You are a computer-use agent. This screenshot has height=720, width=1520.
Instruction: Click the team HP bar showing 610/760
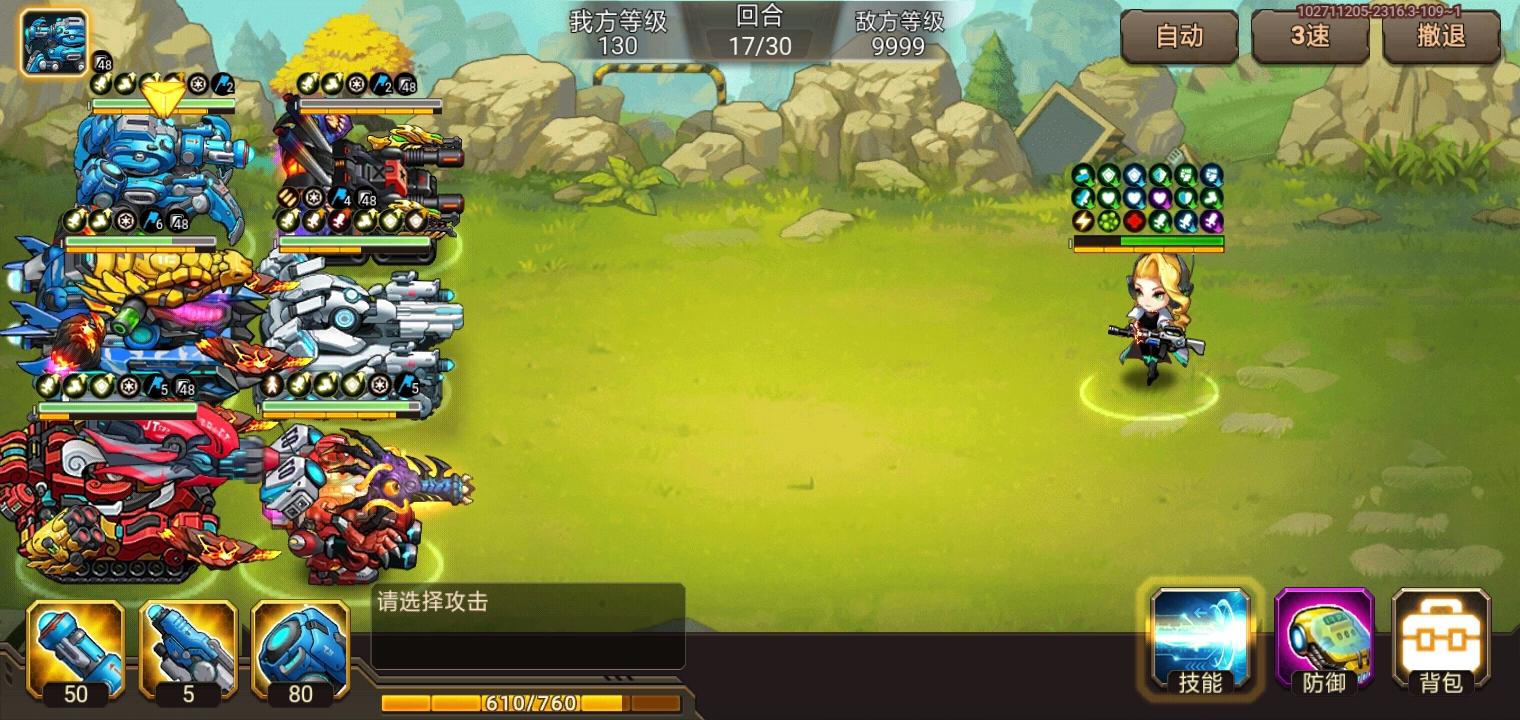point(530,703)
